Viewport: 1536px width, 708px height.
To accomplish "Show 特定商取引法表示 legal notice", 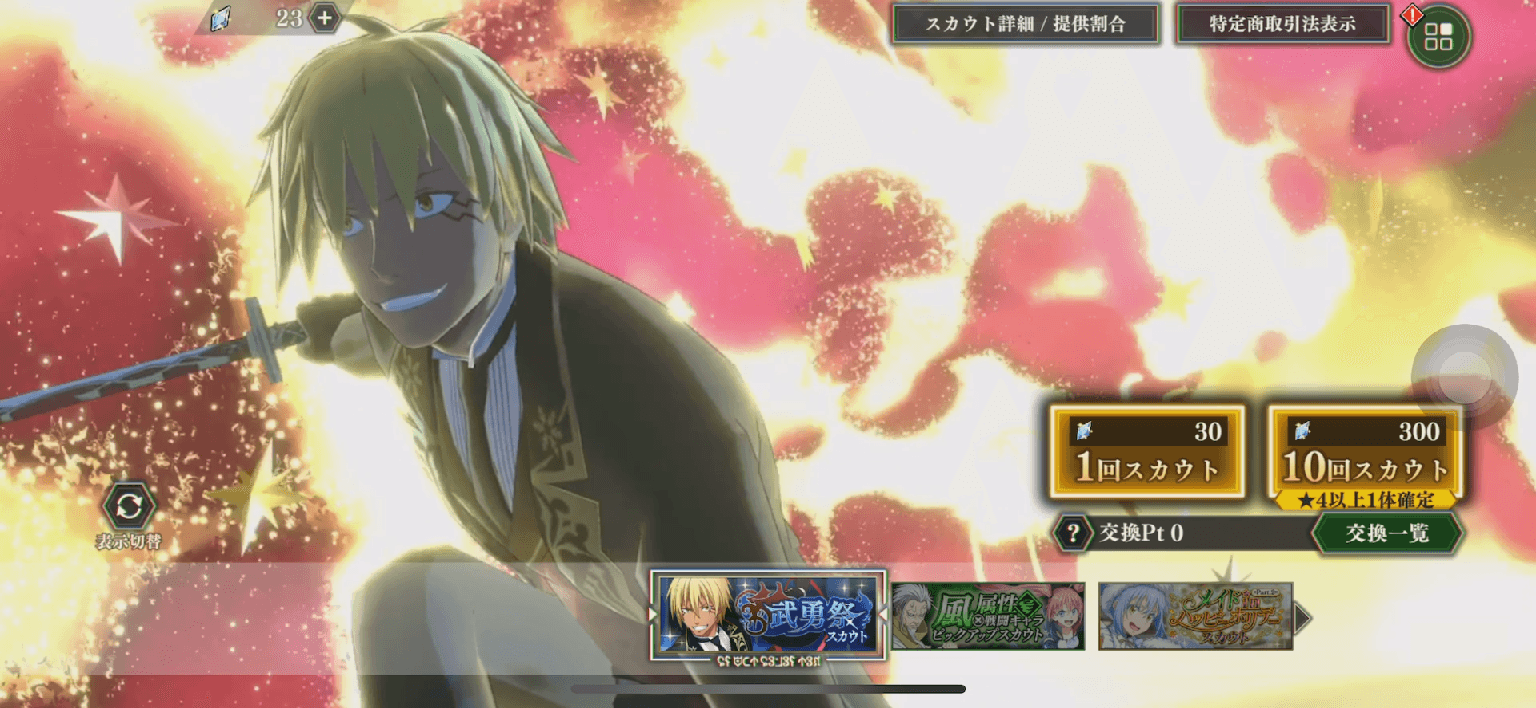I will (x=1282, y=24).
